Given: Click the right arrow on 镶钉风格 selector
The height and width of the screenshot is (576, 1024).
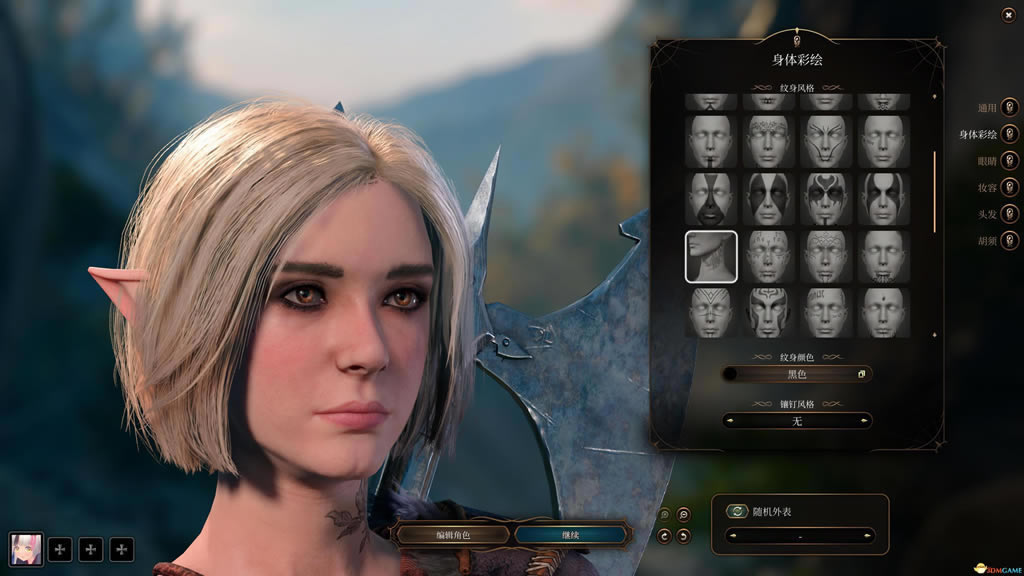Looking at the screenshot, I should pos(866,421).
